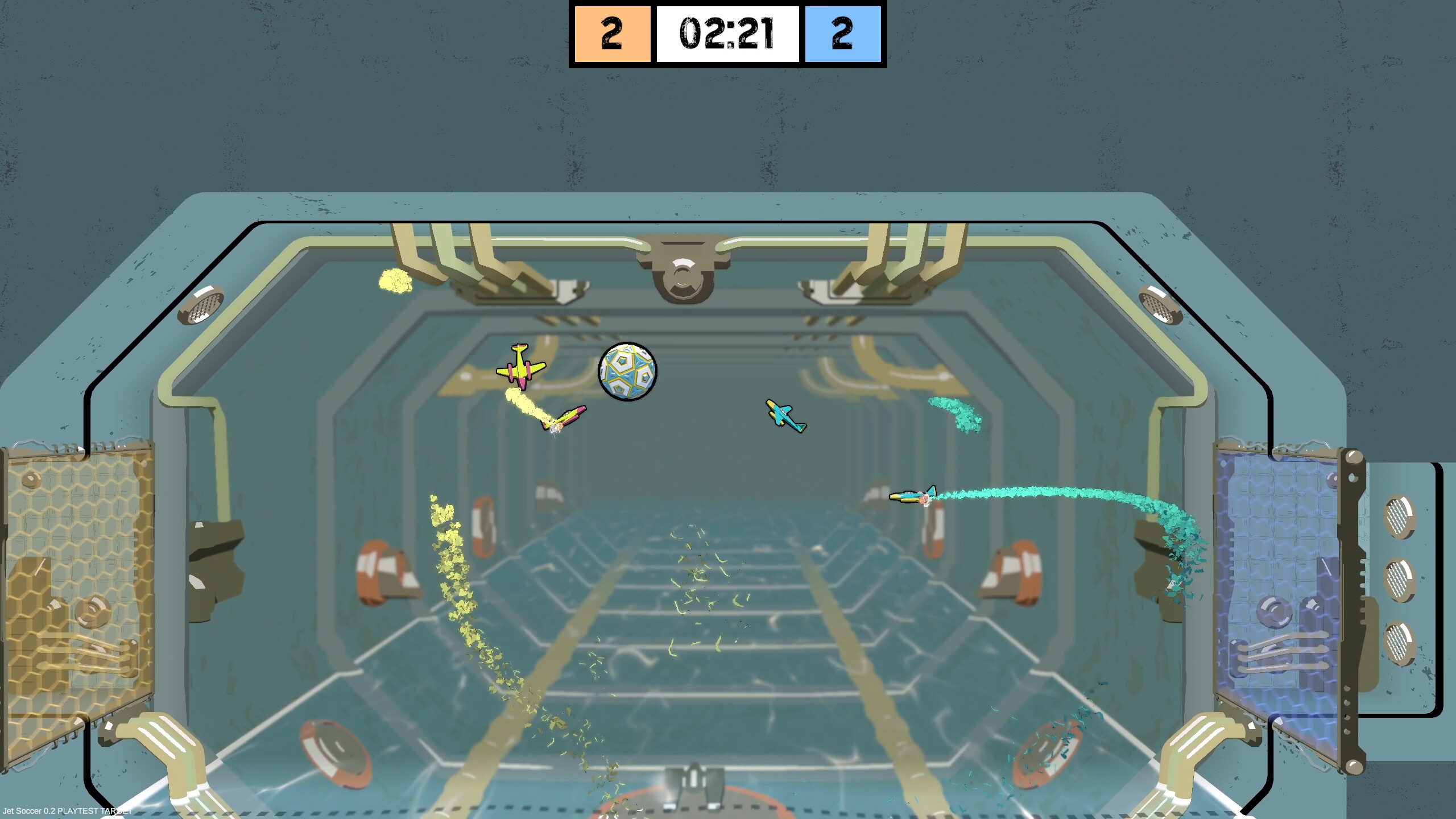
Task: Click the Jet Soccer 0.2 PLAYTEST watermark text
Action: [67, 812]
